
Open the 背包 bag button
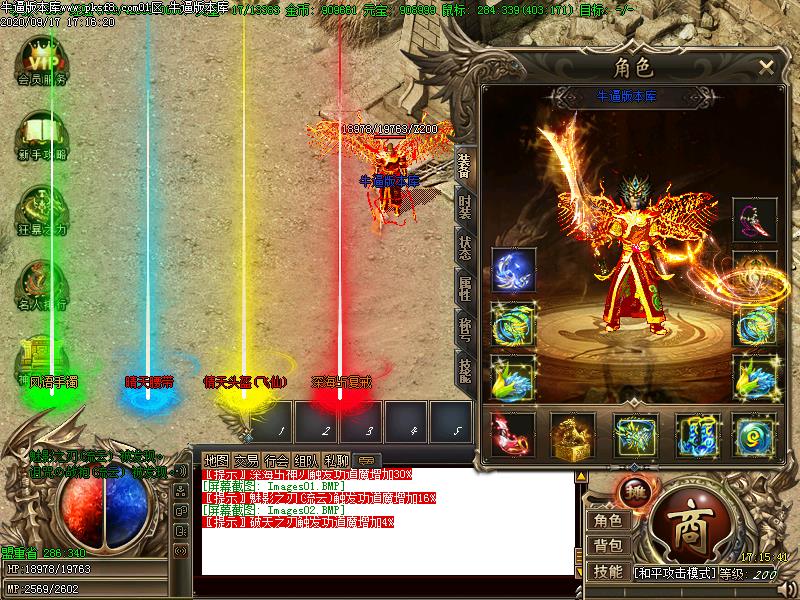tap(607, 546)
